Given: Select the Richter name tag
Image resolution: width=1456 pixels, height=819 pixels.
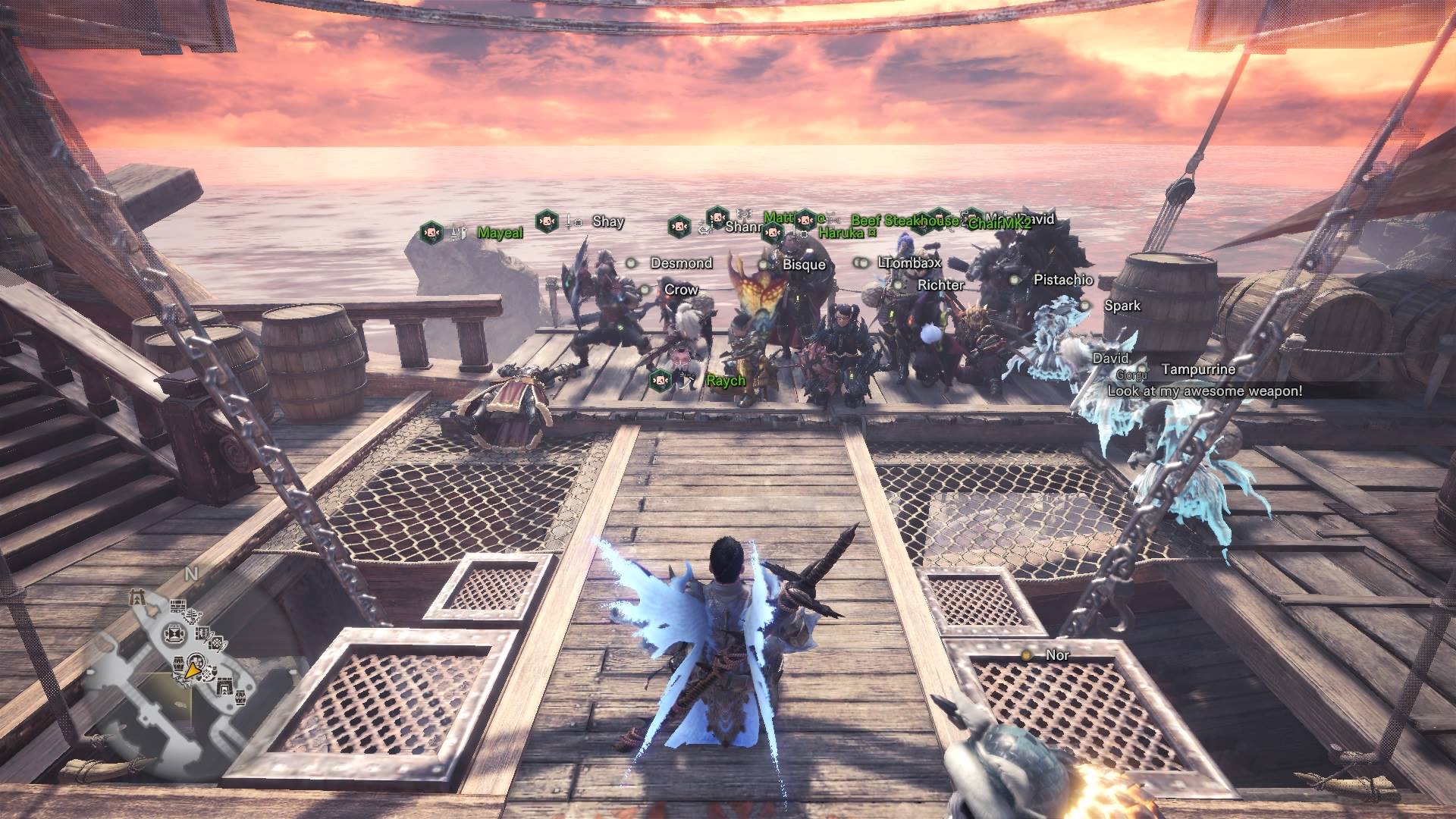Looking at the screenshot, I should (x=940, y=285).
